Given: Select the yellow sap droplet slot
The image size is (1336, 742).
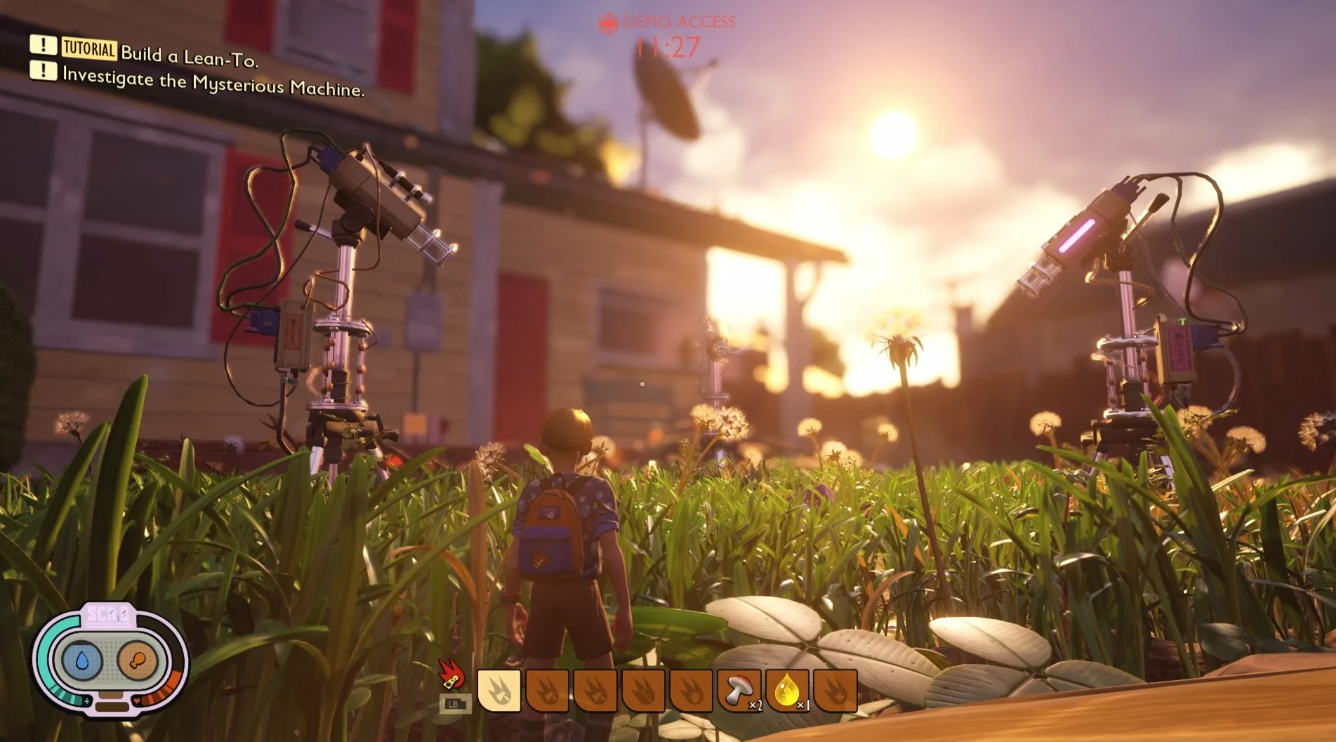Looking at the screenshot, I should pyautogui.click(x=788, y=690).
